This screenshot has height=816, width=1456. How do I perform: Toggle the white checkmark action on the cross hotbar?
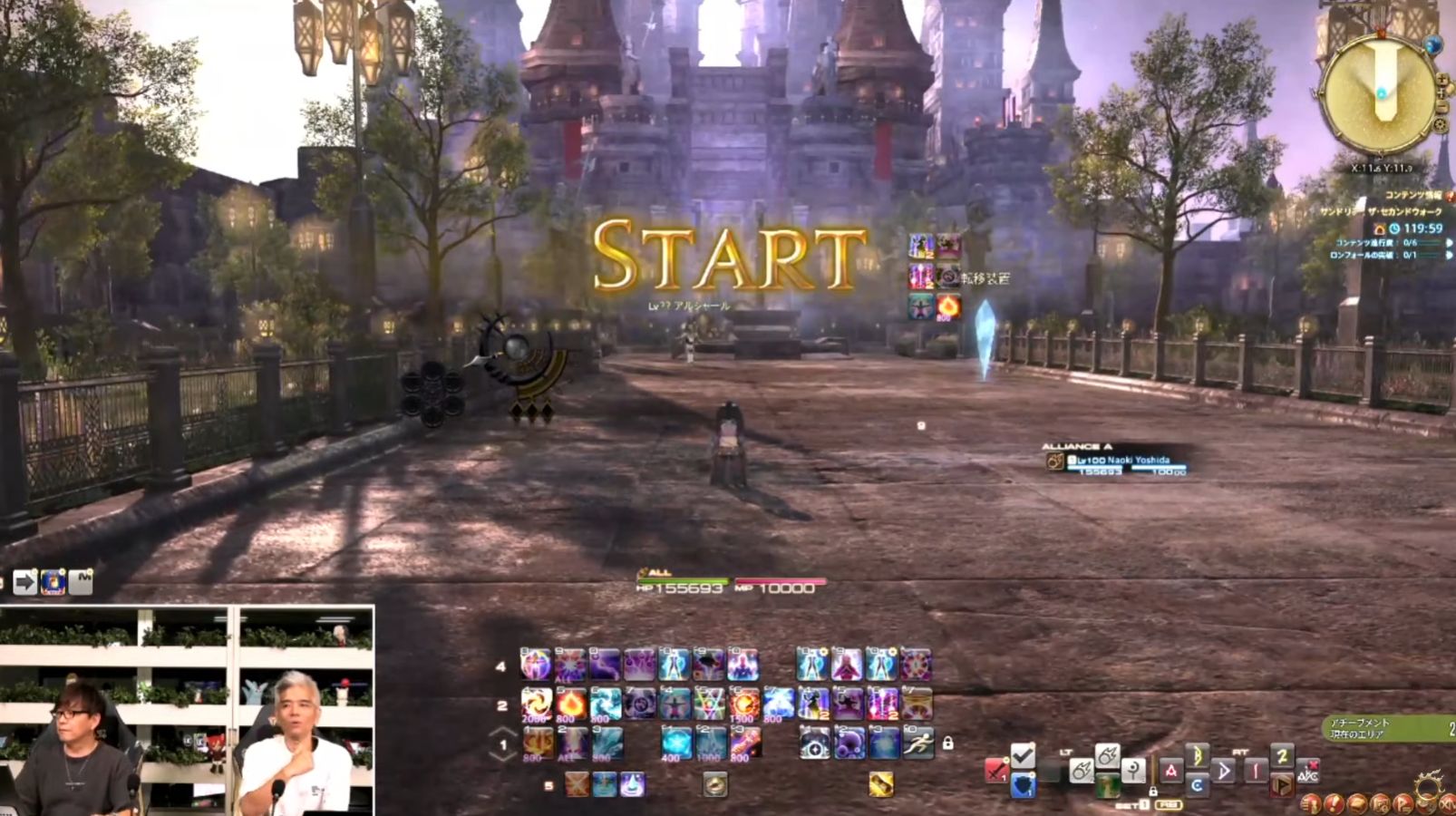(1023, 753)
